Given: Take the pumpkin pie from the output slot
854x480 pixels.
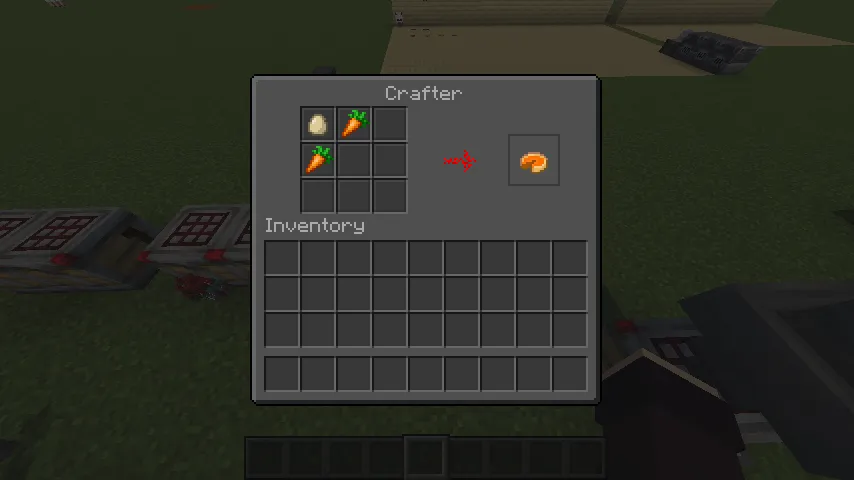Looking at the screenshot, I should [533, 161].
